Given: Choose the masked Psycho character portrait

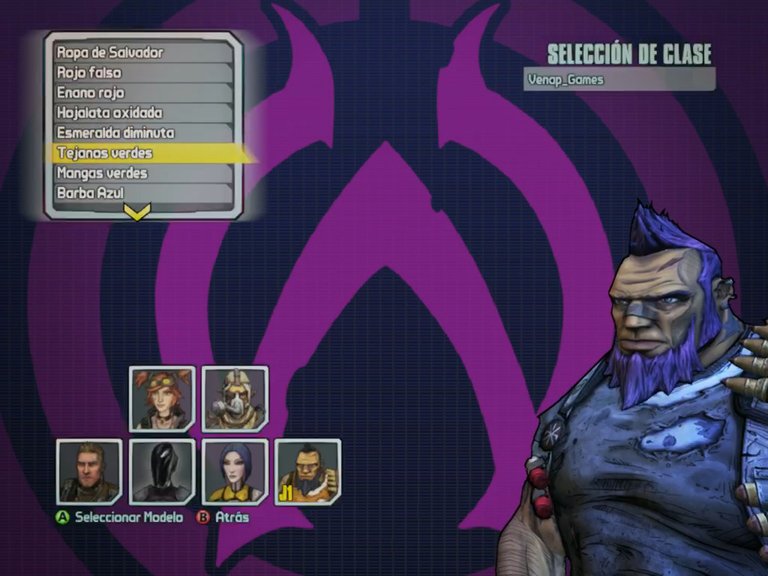Looking at the screenshot, I should pyautogui.click(x=235, y=398).
